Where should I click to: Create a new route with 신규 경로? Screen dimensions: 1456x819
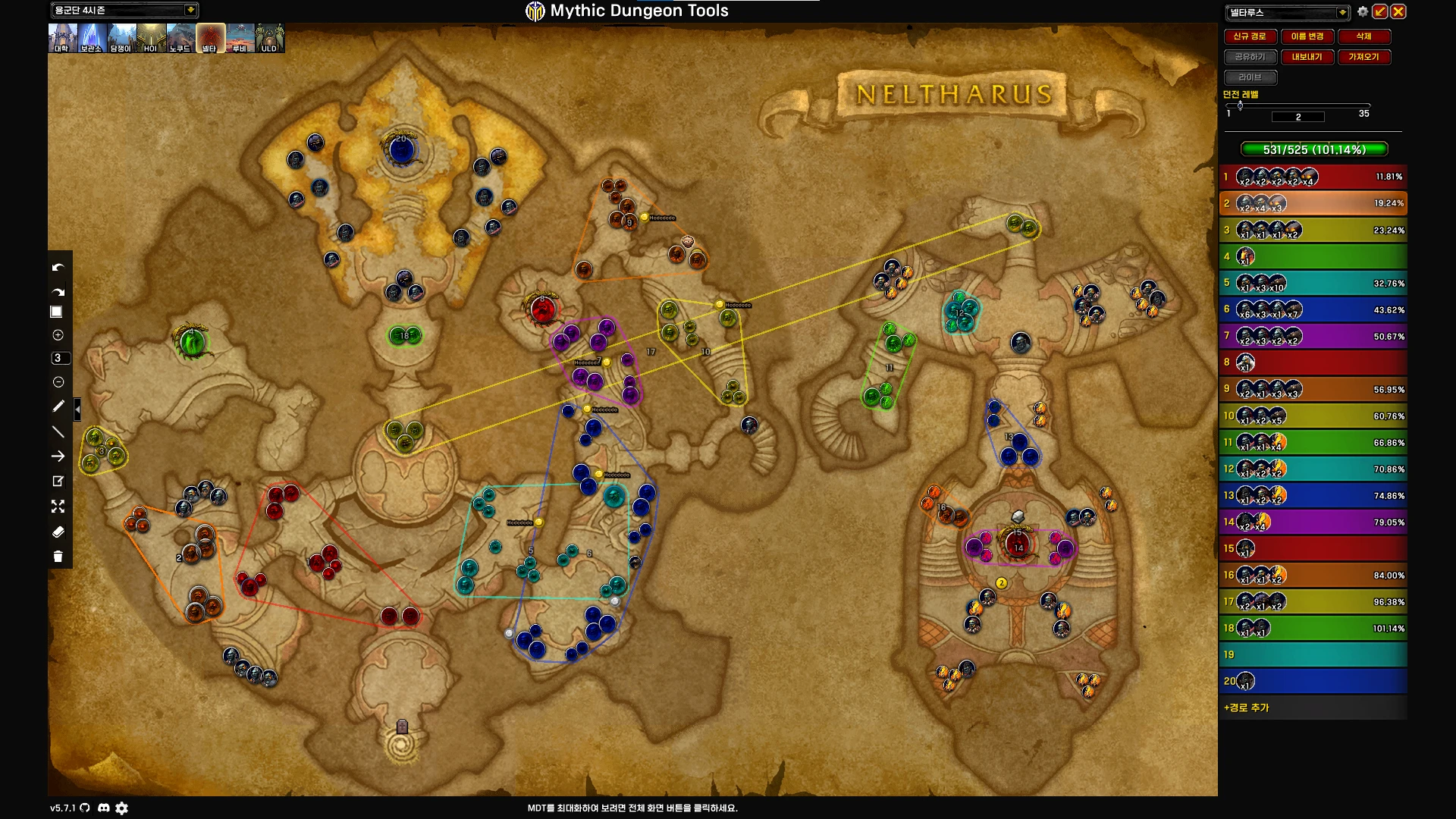coord(1249,36)
